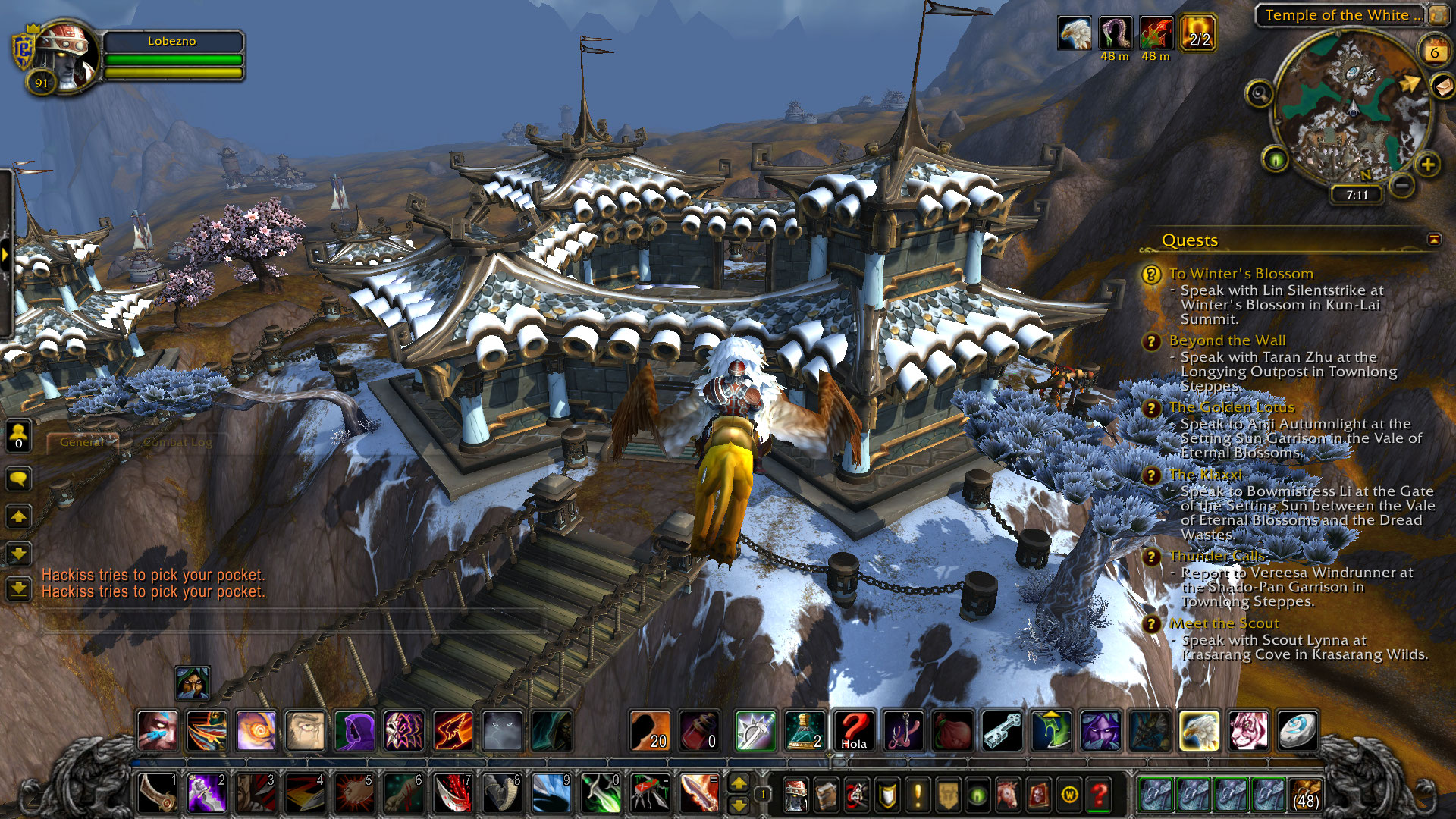Image resolution: width=1456 pixels, height=819 pixels.
Task: Open the chat speech bubble menu button
Action: click(19, 479)
